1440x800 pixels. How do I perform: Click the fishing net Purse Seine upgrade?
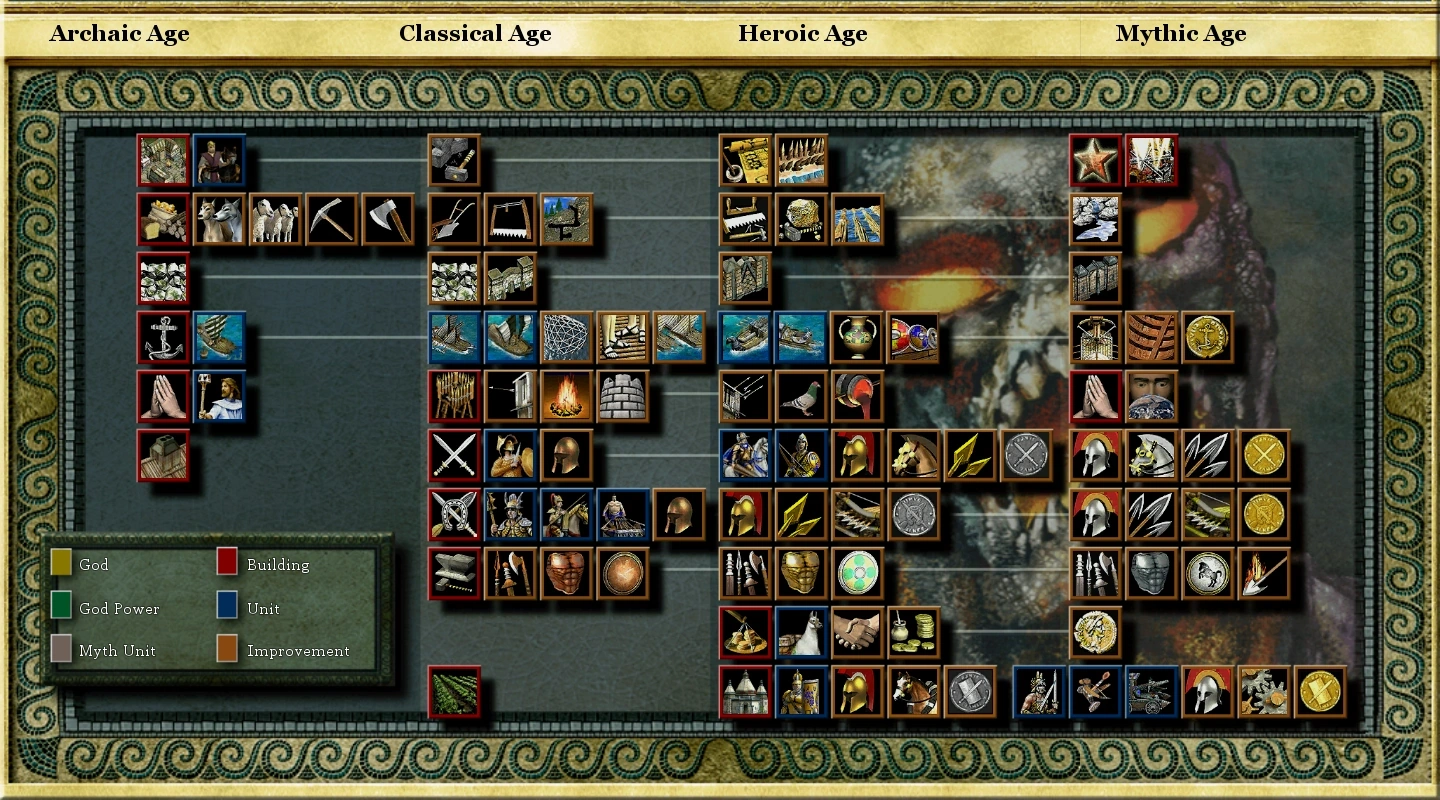(x=565, y=336)
